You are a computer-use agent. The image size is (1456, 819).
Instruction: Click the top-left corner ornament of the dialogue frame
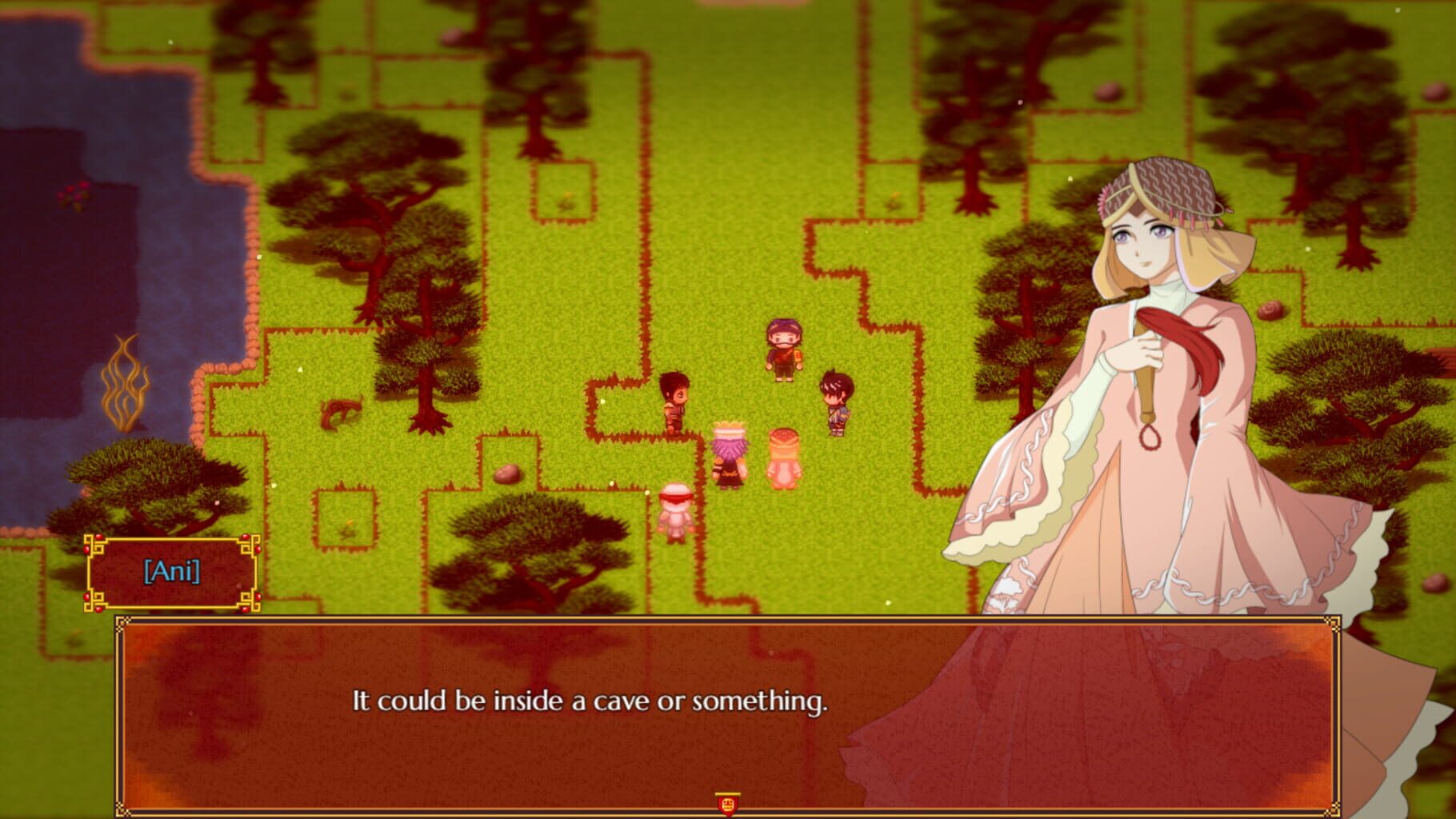pos(122,625)
